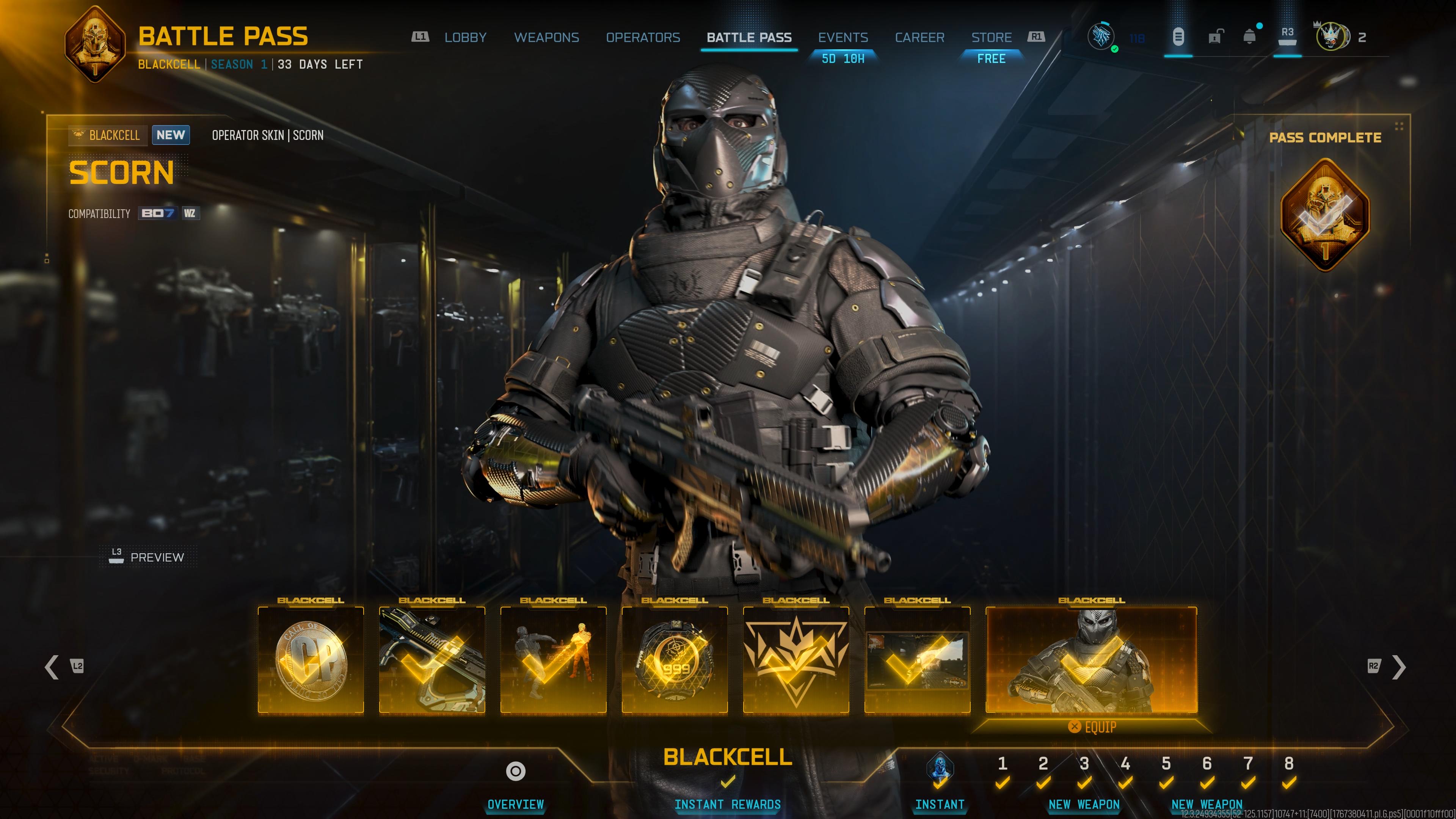The image size is (1456, 819).
Task: Switch to the Weapons tab
Action: tap(546, 37)
